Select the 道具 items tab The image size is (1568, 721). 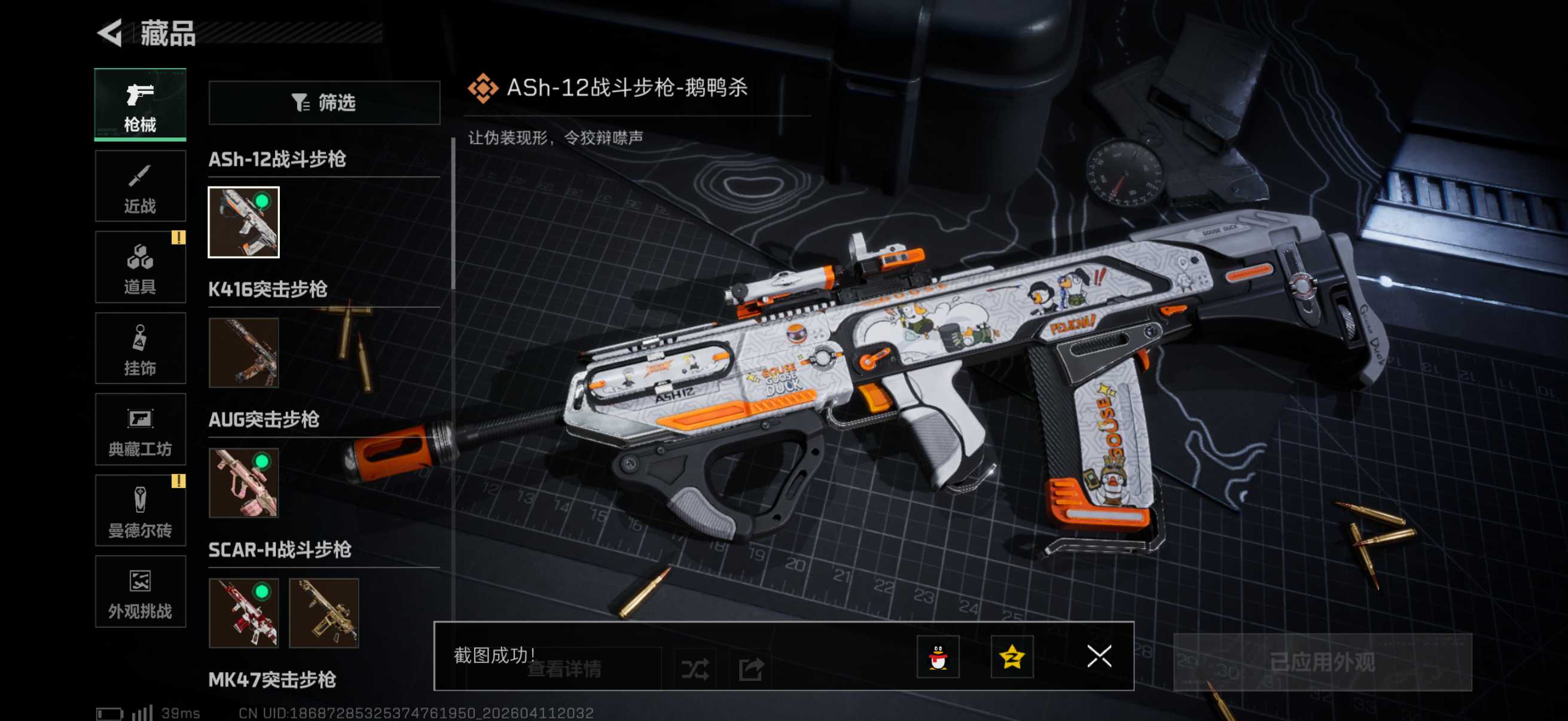(140, 268)
